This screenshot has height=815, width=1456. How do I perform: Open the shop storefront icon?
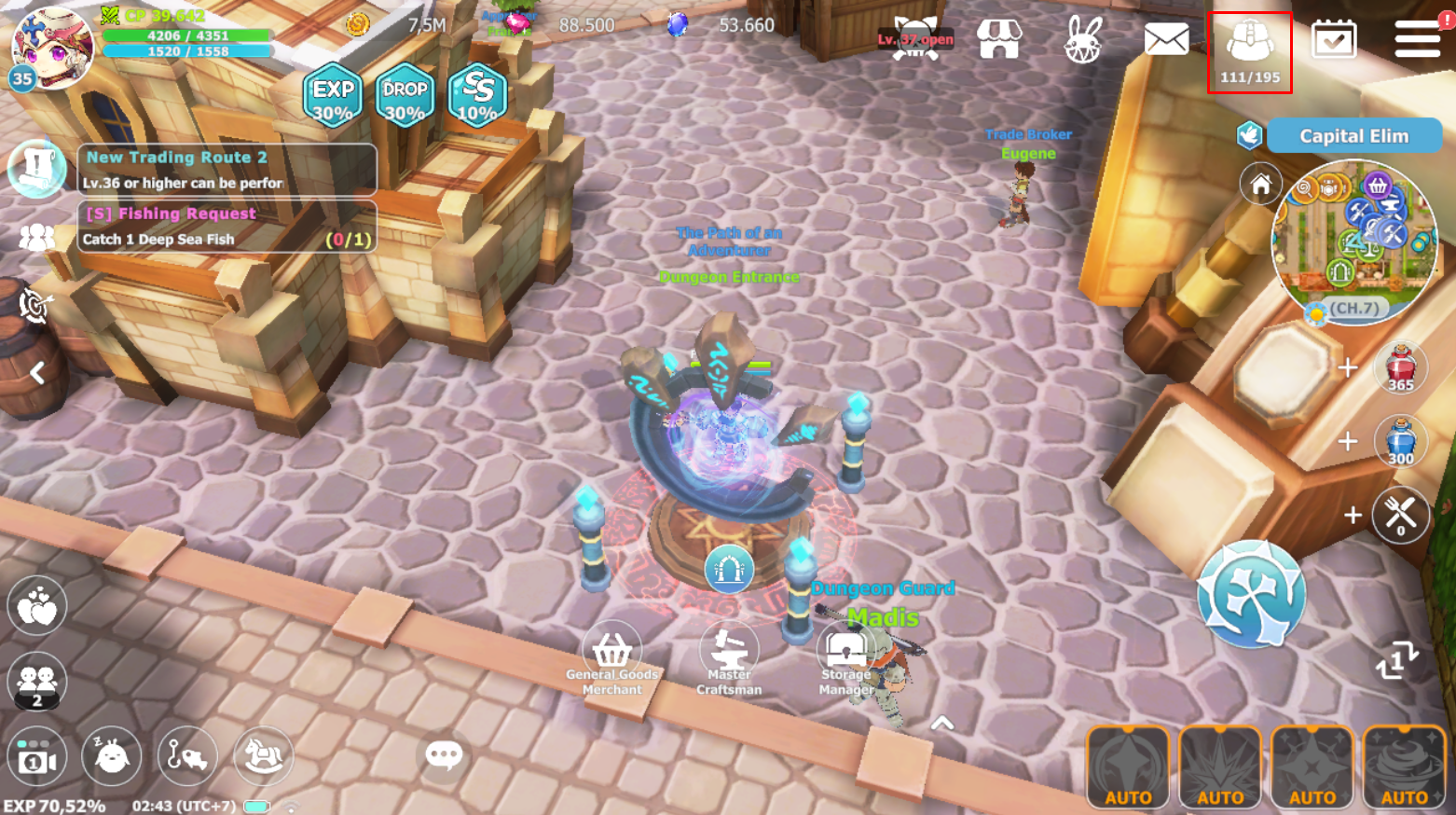pyautogui.click(x=998, y=39)
